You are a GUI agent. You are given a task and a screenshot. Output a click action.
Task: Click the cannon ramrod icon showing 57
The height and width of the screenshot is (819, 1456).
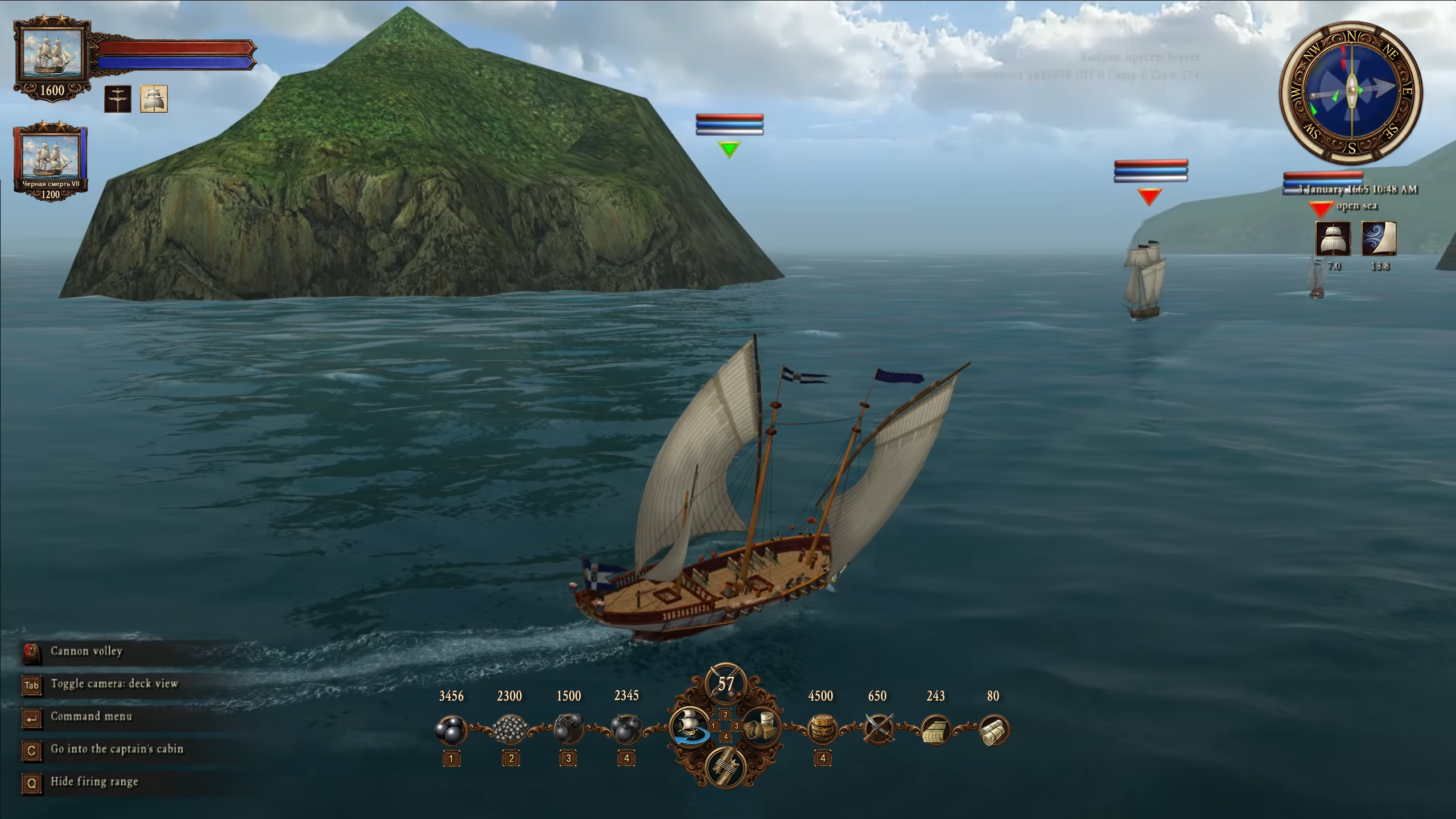click(x=725, y=685)
